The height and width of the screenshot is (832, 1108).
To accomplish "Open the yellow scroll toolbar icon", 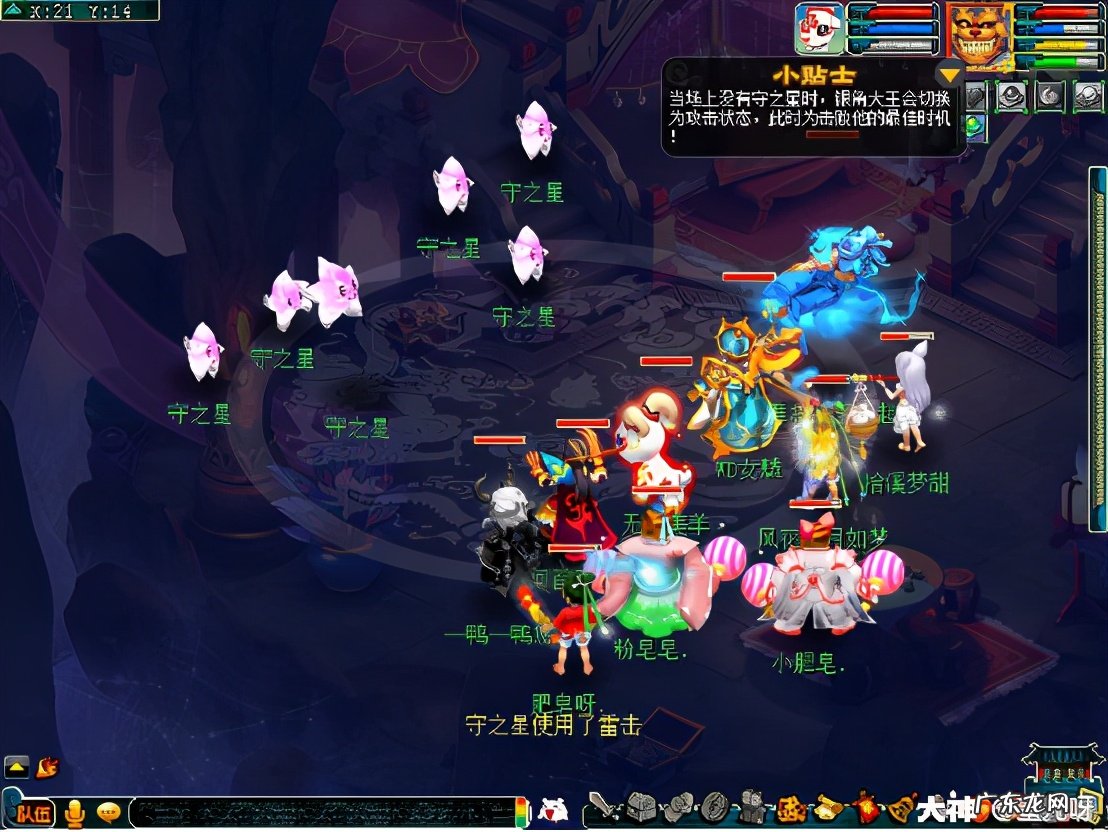I will click(829, 806).
